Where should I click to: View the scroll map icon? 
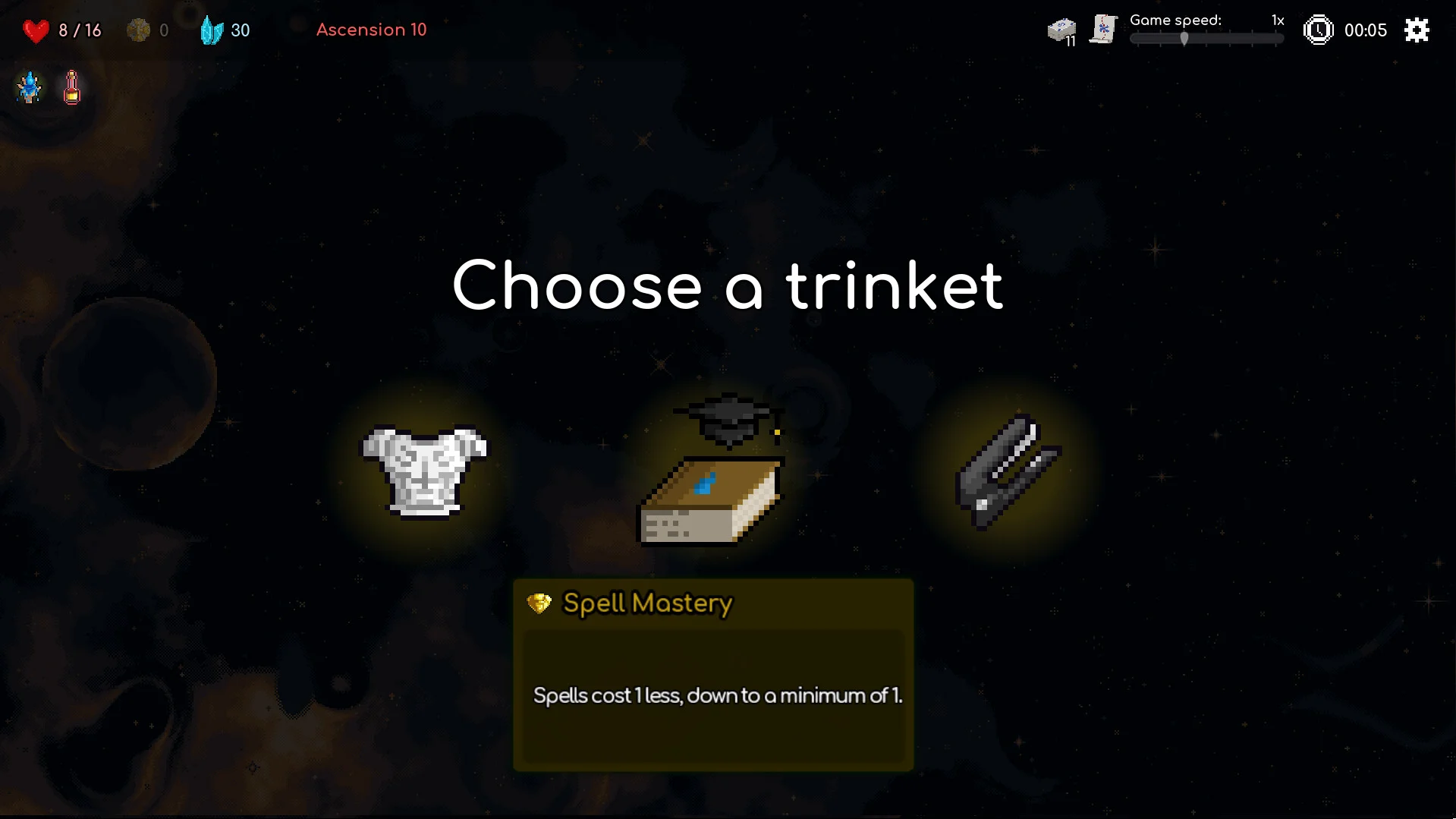[x=1103, y=30]
